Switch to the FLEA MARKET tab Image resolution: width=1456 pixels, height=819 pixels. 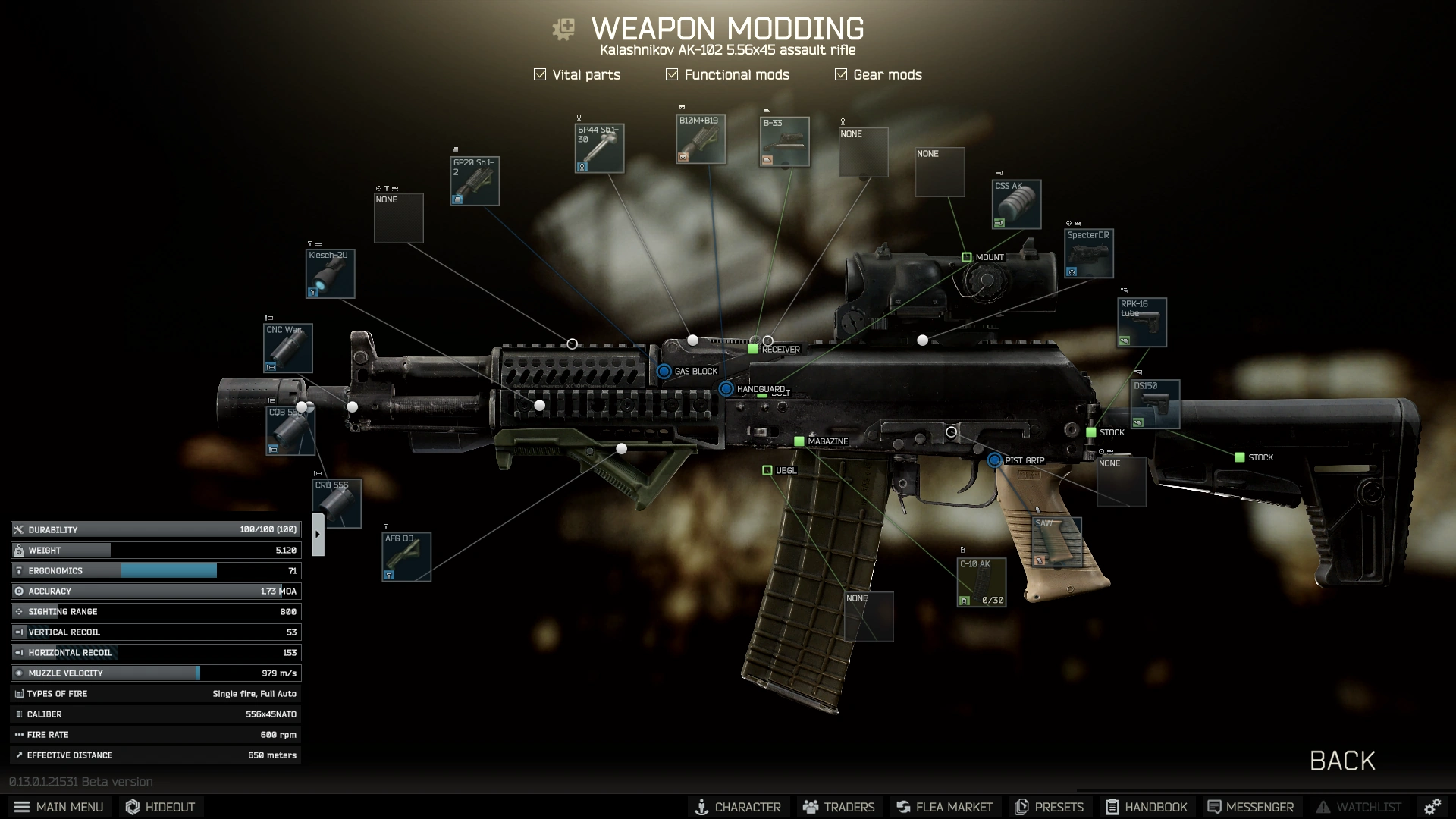click(944, 807)
